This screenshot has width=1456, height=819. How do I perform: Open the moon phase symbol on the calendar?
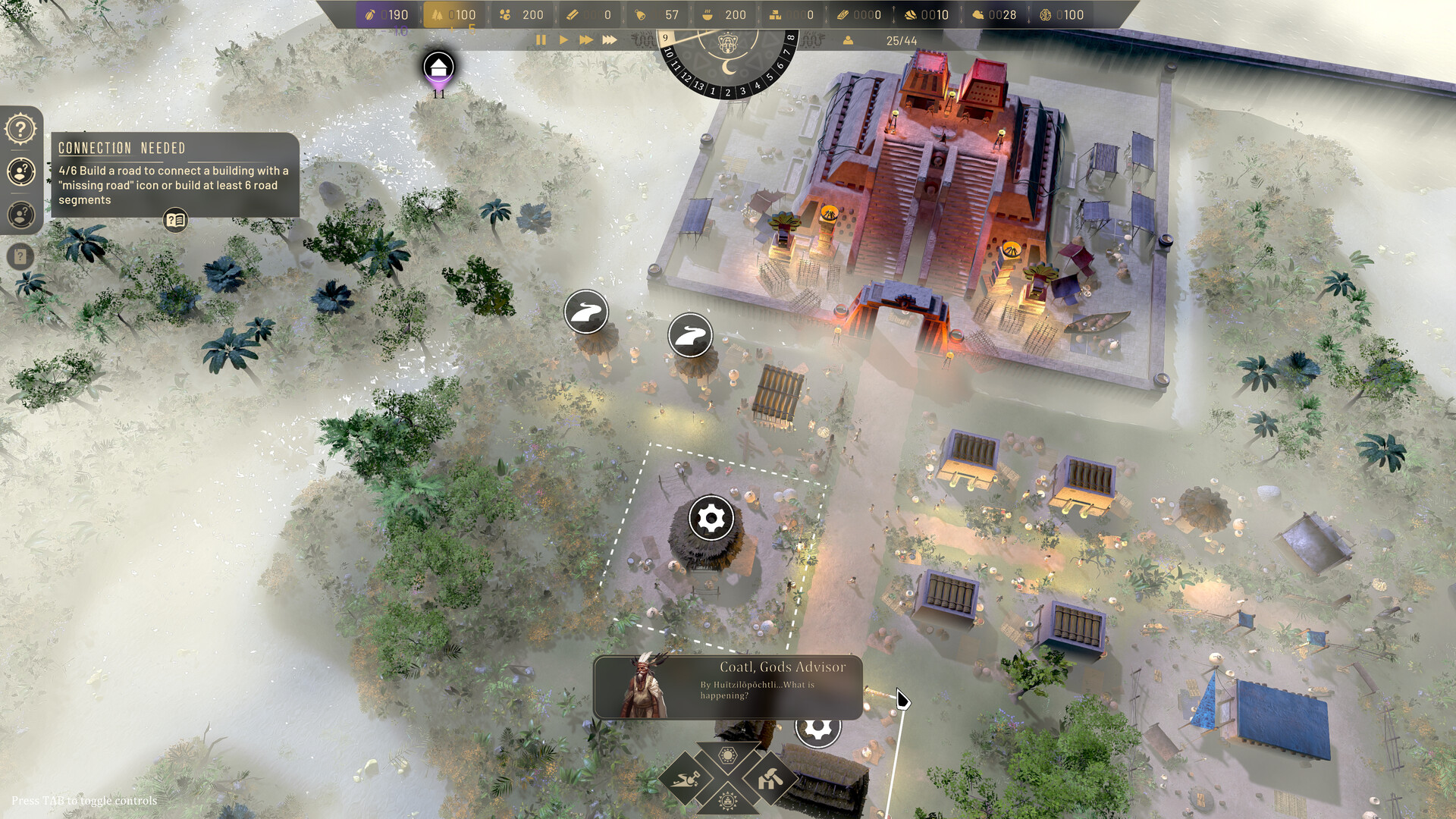coord(730,70)
